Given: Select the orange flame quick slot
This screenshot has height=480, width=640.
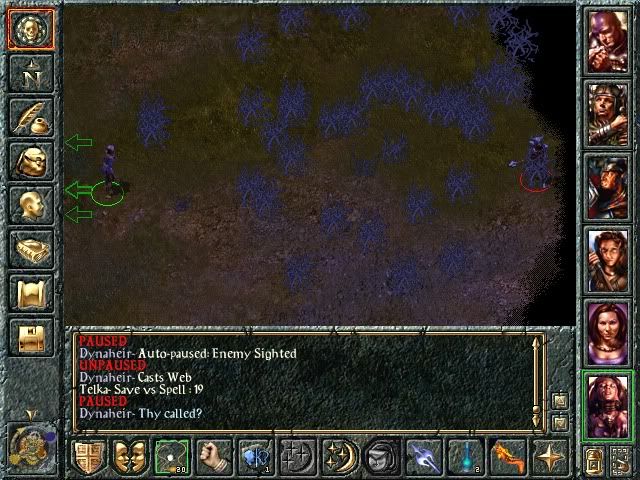Looking at the screenshot, I should point(507,456).
